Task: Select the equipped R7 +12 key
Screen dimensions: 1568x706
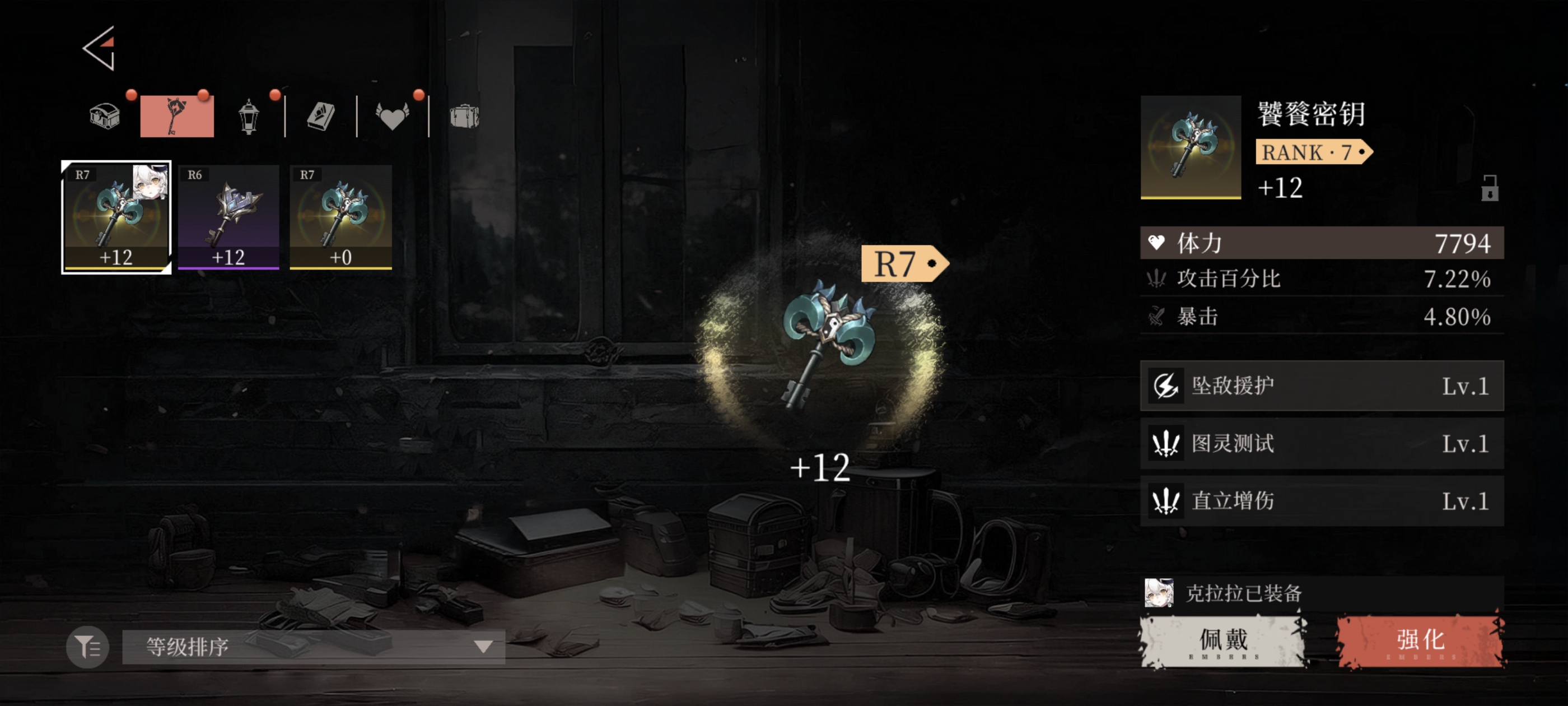Action: pyautogui.click(x=116, y=217)
